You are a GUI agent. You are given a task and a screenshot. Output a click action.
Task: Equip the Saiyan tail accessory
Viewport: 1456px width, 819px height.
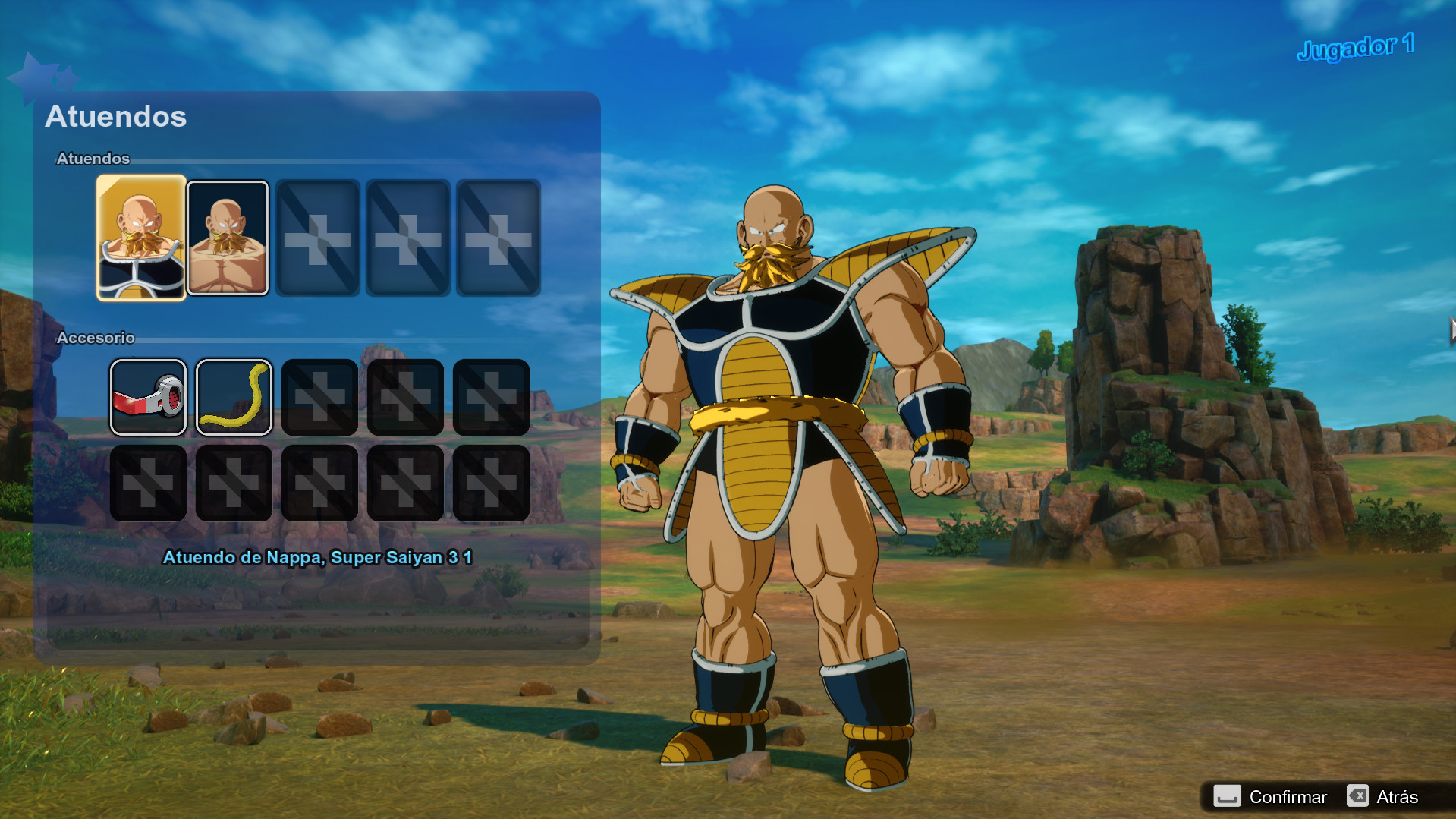234,396
